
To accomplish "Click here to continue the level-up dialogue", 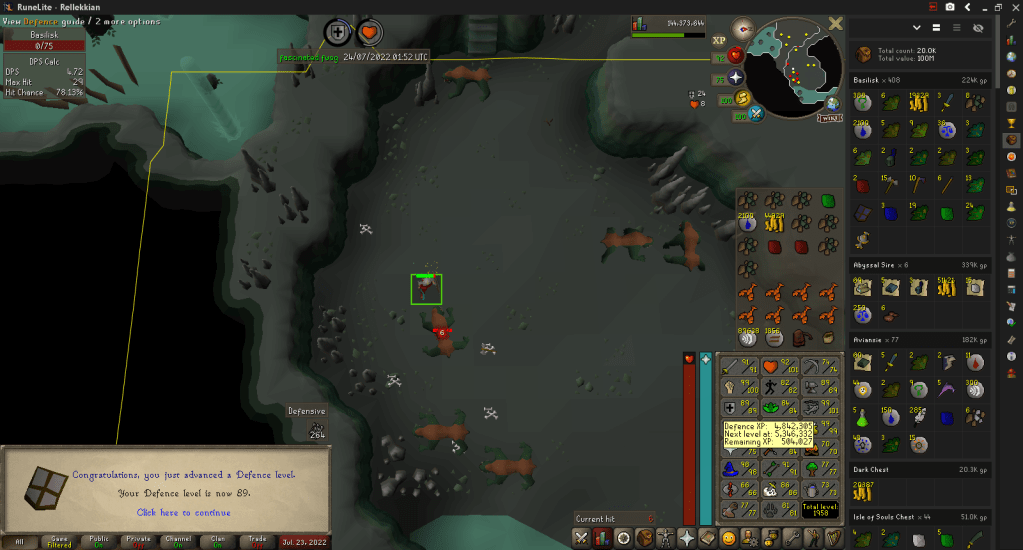I will click(183, 513).
